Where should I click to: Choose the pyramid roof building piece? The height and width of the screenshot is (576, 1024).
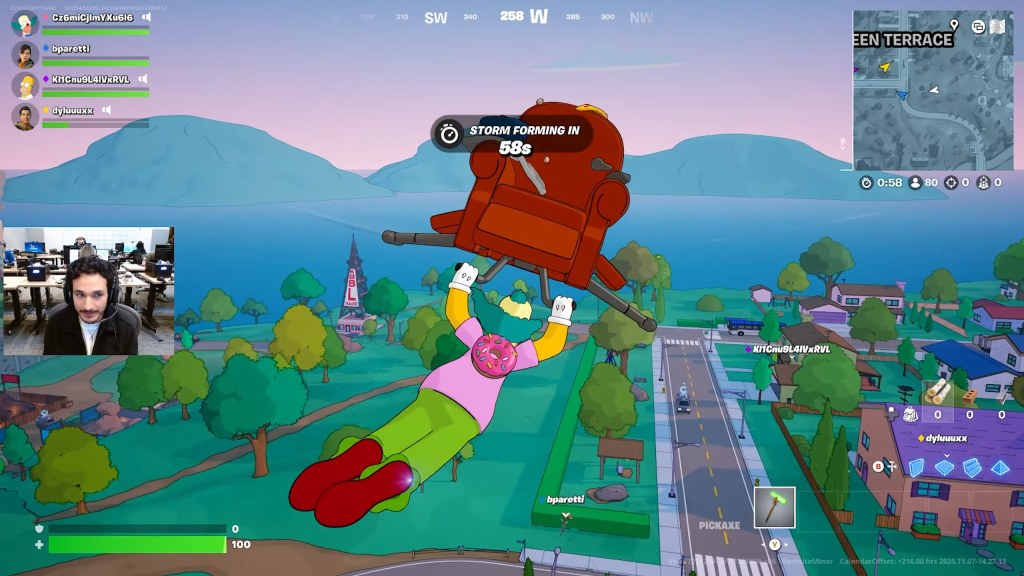pos(1000,467)
